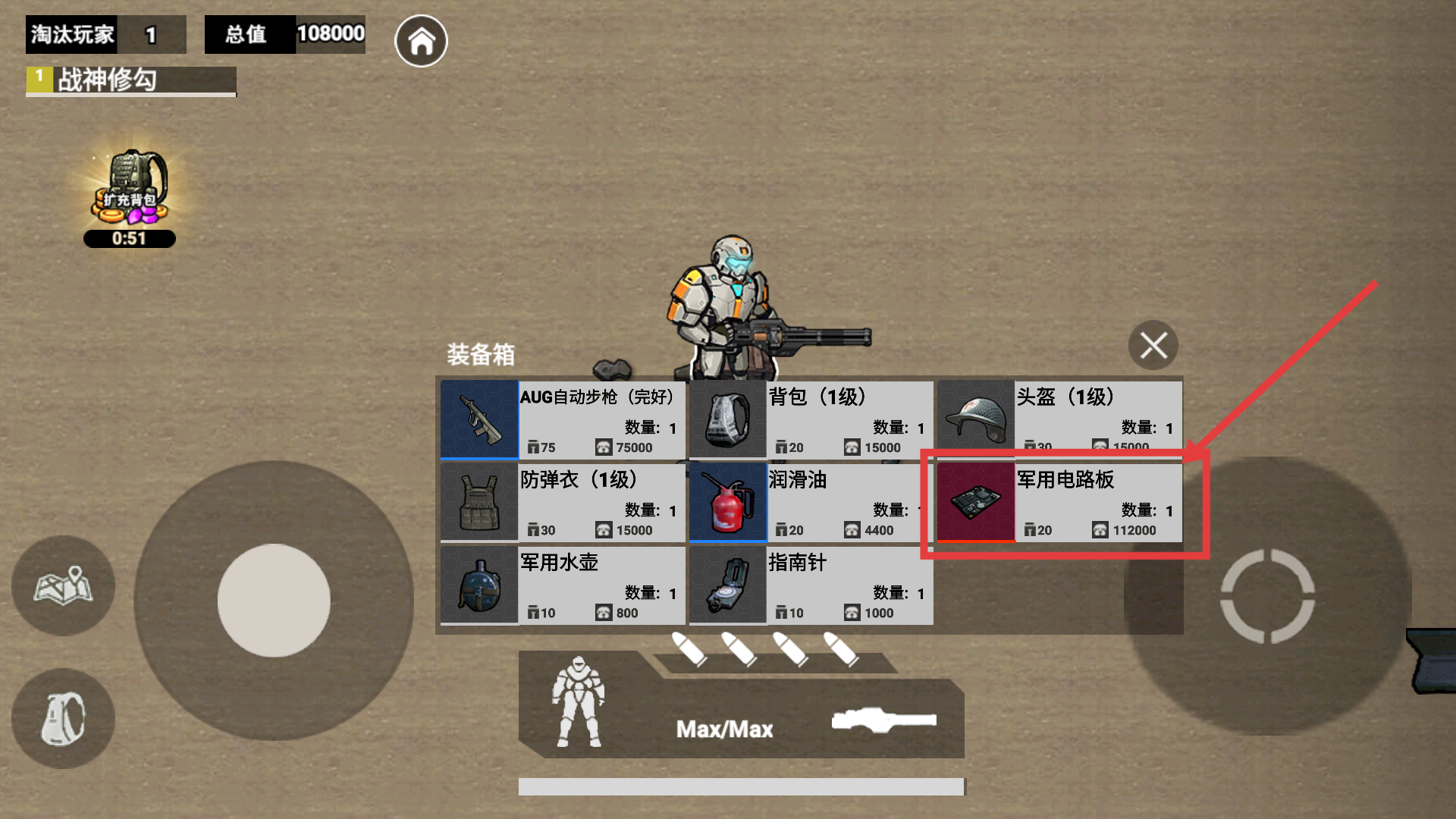Select the level 1 bulletproof vest
Screen dimensions: 1456x819
pyautogui.click(x=562, y=502)
